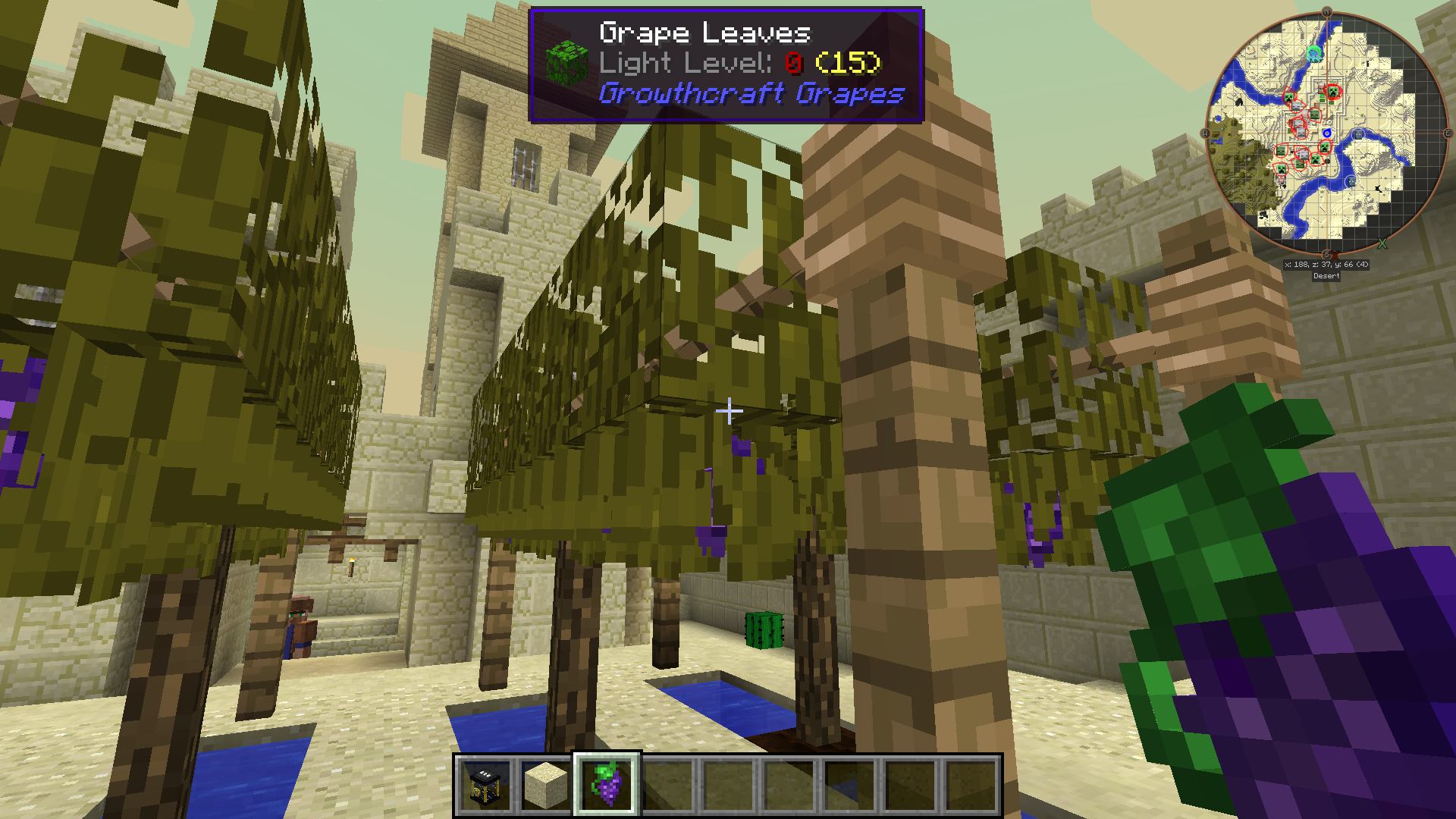Click the villager icon at the minimap's lower left

click(1280, 180)
